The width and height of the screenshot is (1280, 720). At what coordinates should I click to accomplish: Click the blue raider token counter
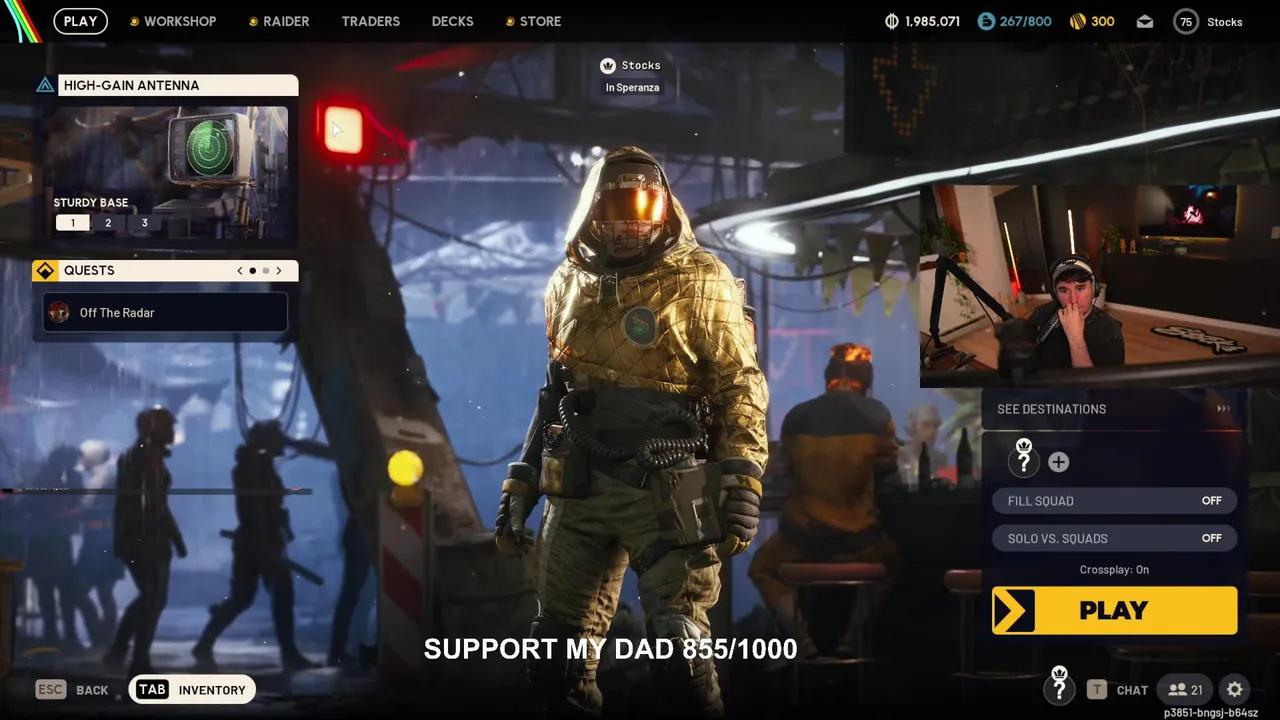(x=1014, y=20)
